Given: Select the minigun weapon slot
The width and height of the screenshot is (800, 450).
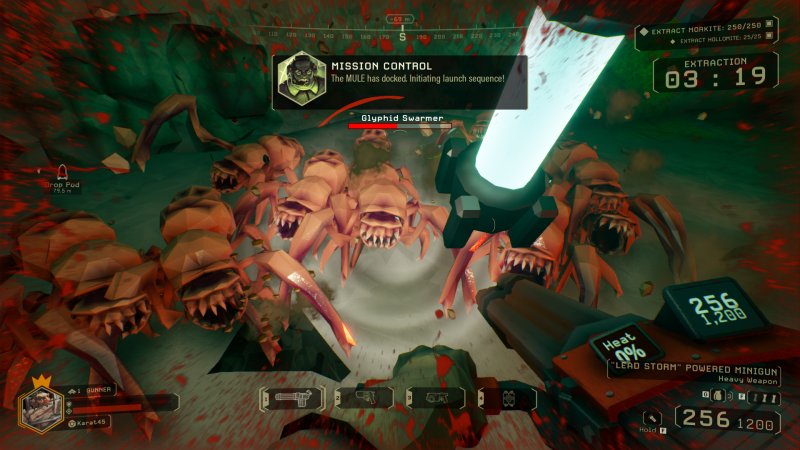Looking at the screenshot, I should [x=295, y=398].
